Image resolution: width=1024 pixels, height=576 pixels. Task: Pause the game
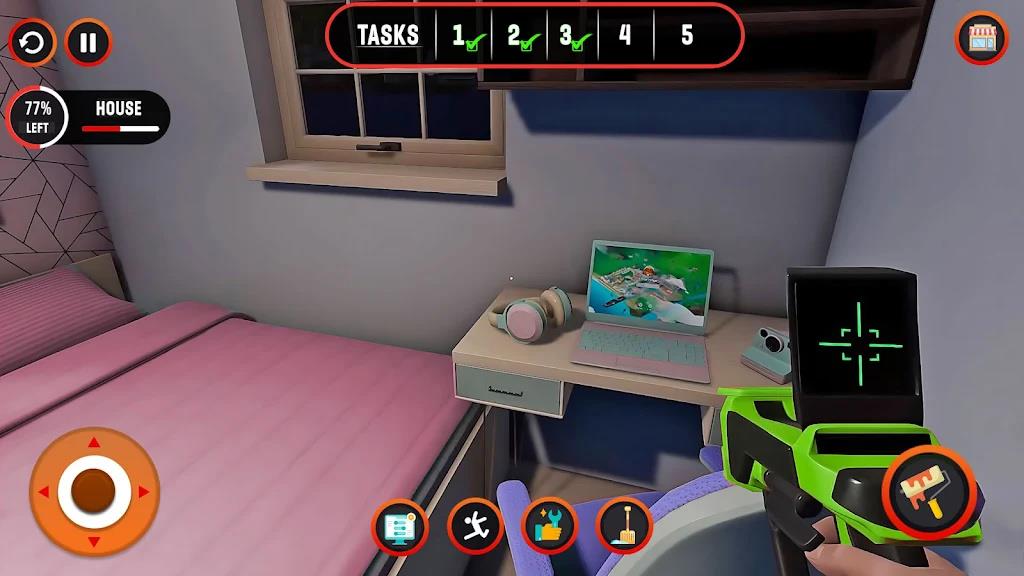coord(88,43)
